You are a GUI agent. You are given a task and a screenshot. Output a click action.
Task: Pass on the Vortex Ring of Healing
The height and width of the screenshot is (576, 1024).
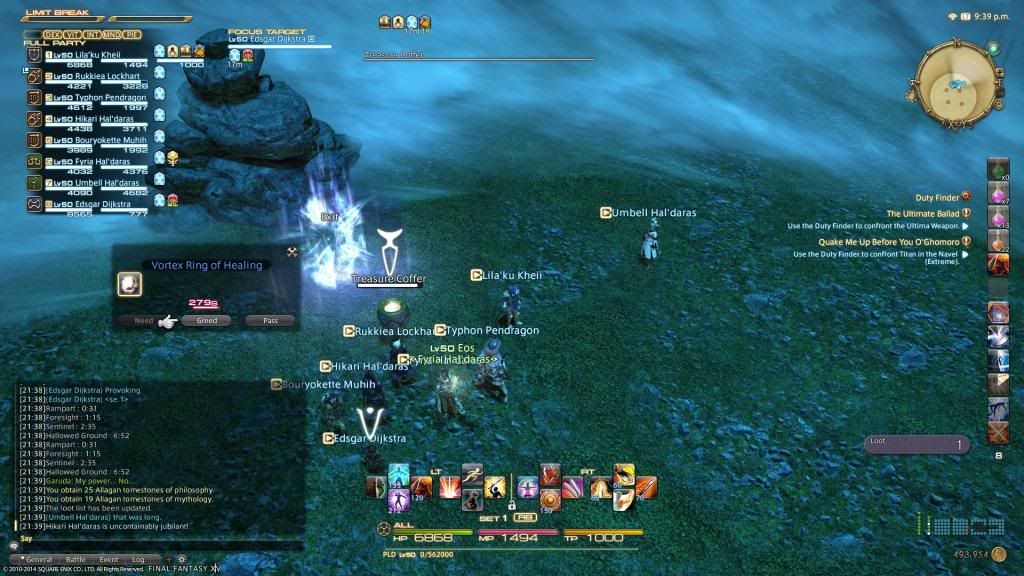270,321
